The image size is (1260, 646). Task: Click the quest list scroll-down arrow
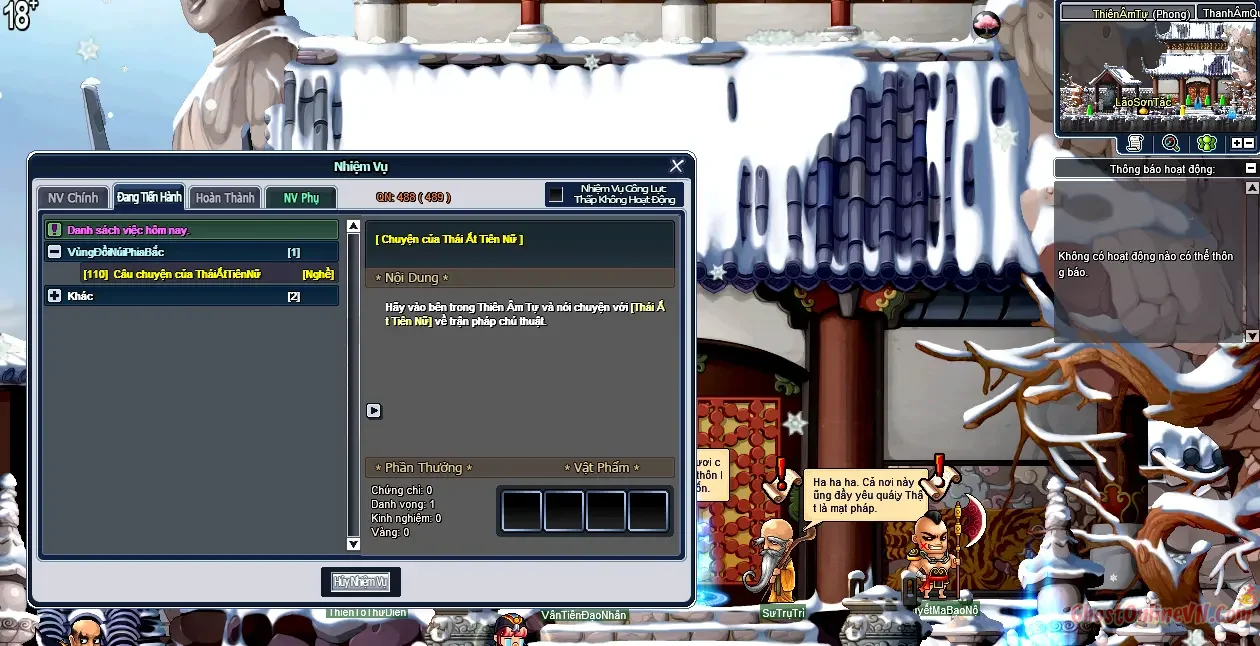353,543
